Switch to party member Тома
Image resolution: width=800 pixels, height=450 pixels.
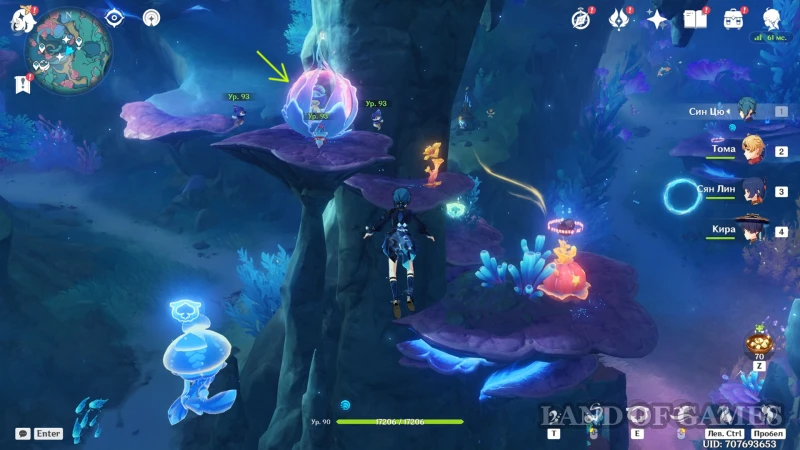[x=748, y=150]
